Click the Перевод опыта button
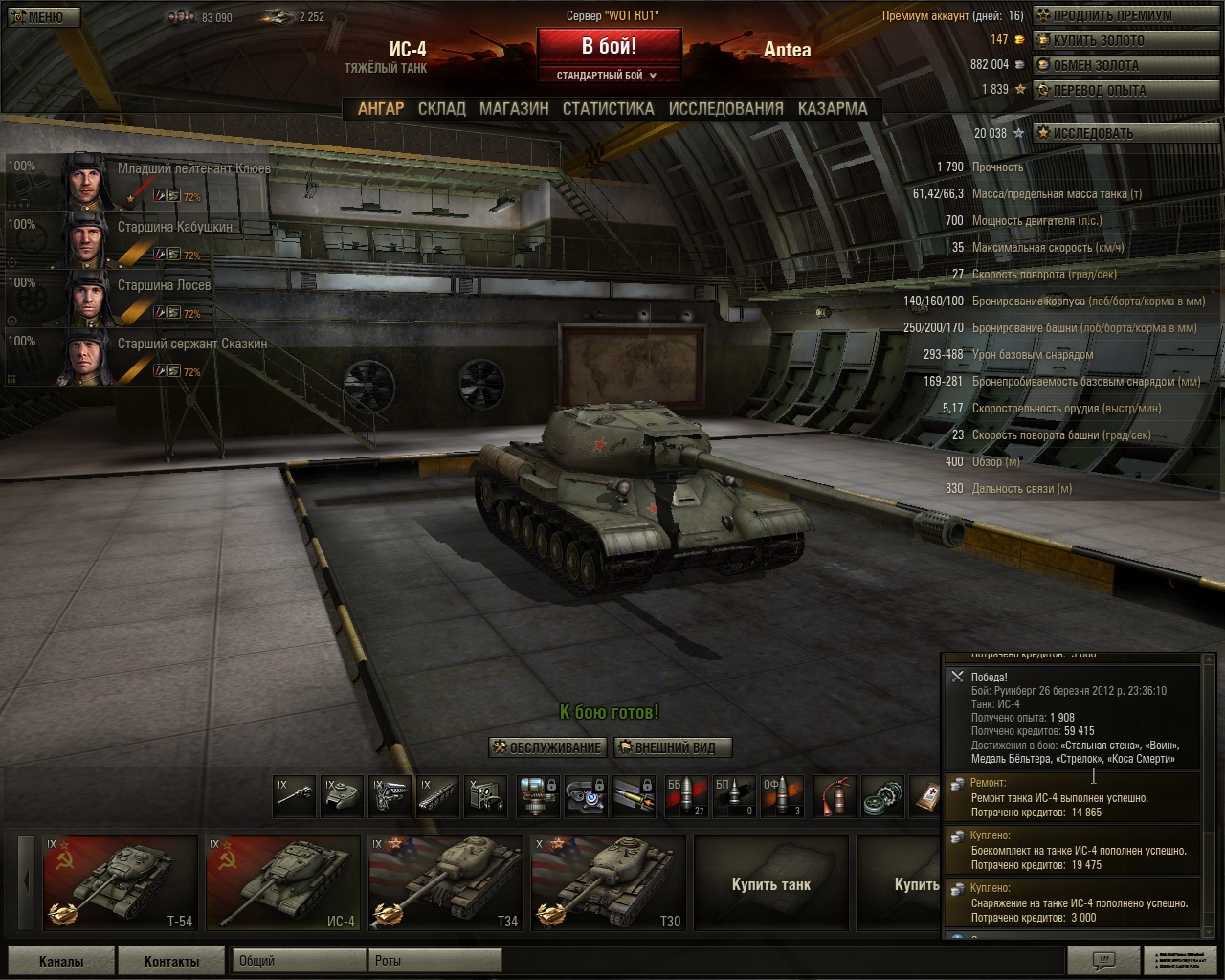This screenshot has height=980, width=1225. click(x=1098, y=90)
